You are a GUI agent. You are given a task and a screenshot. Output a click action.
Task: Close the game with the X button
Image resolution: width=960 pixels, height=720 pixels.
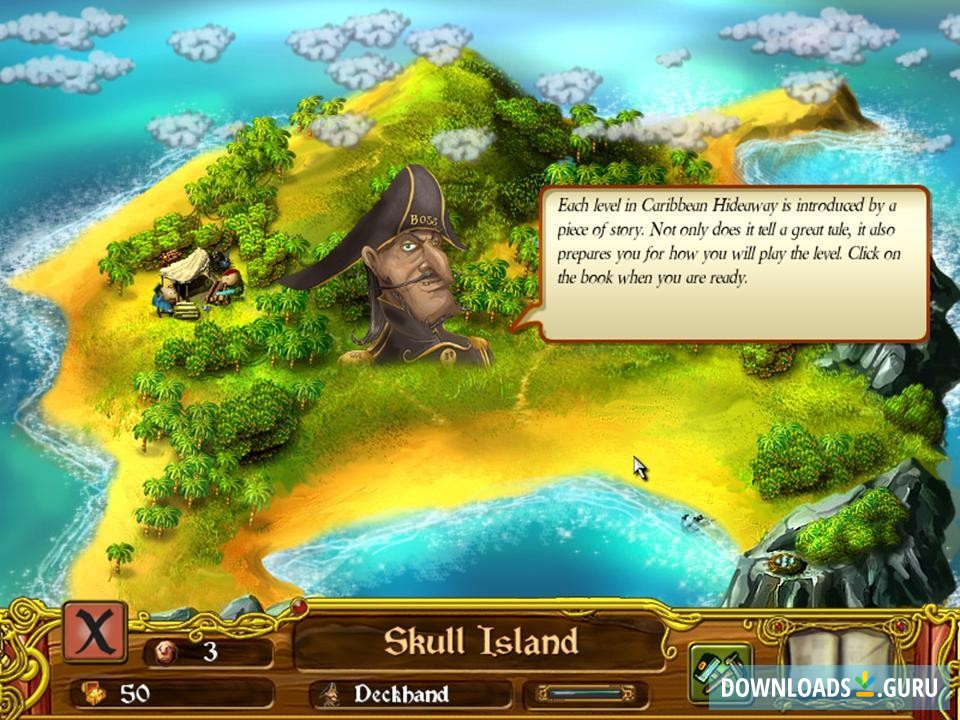(95, 631)
